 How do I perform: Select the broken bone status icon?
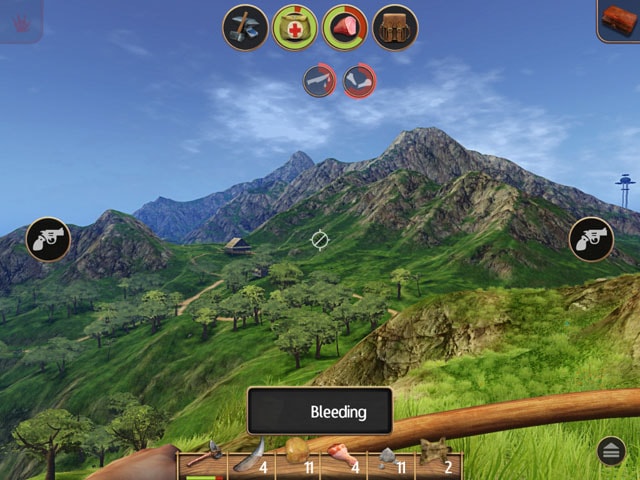pyautogui.click(x=360, y=80)
